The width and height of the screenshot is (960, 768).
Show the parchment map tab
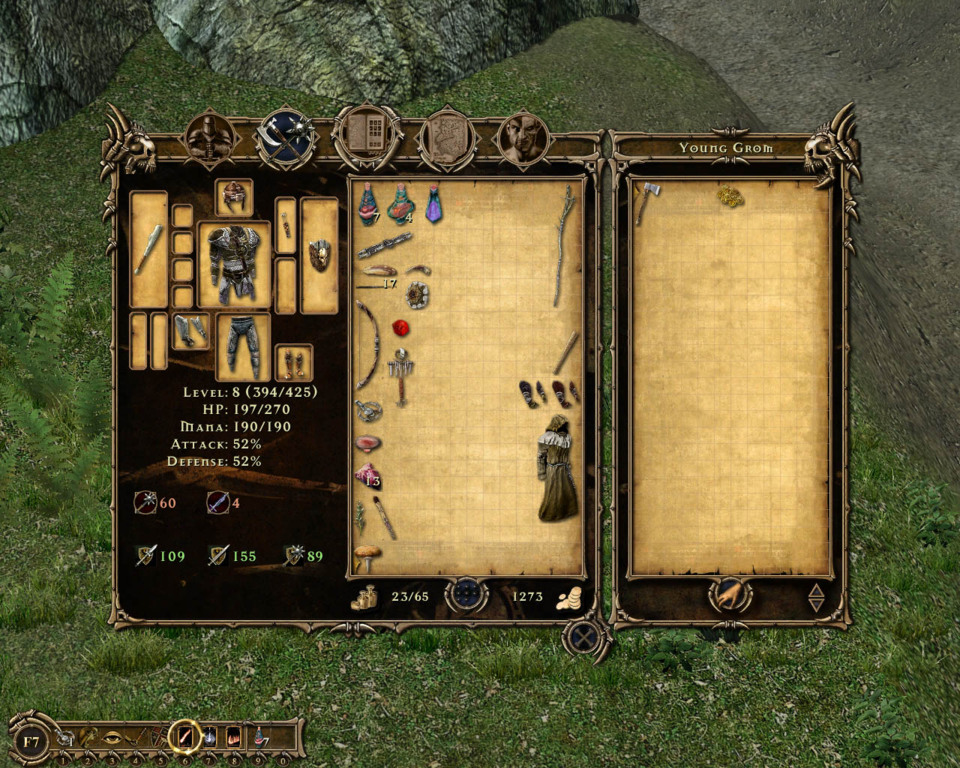446,139
